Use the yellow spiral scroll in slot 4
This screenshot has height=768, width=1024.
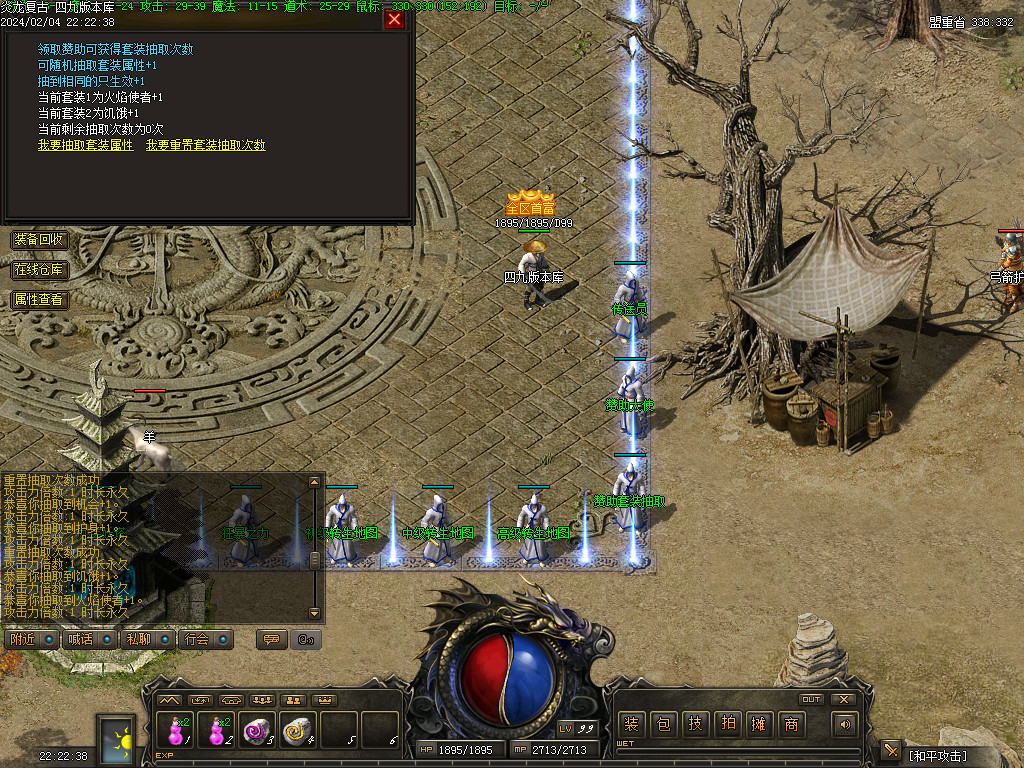coord(298,730)
